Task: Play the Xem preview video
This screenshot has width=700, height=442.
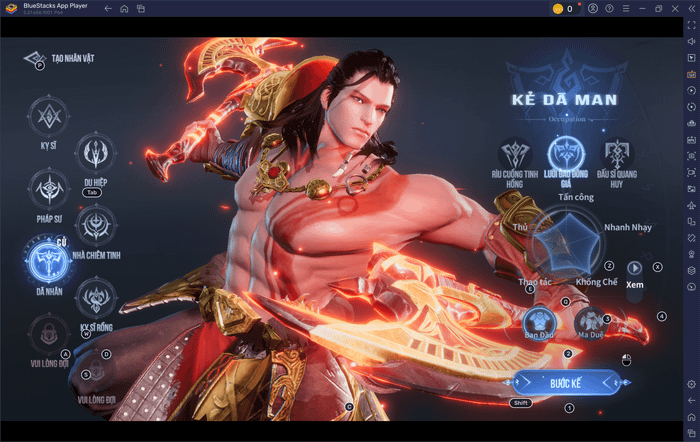Action: [x=634, y=268]
